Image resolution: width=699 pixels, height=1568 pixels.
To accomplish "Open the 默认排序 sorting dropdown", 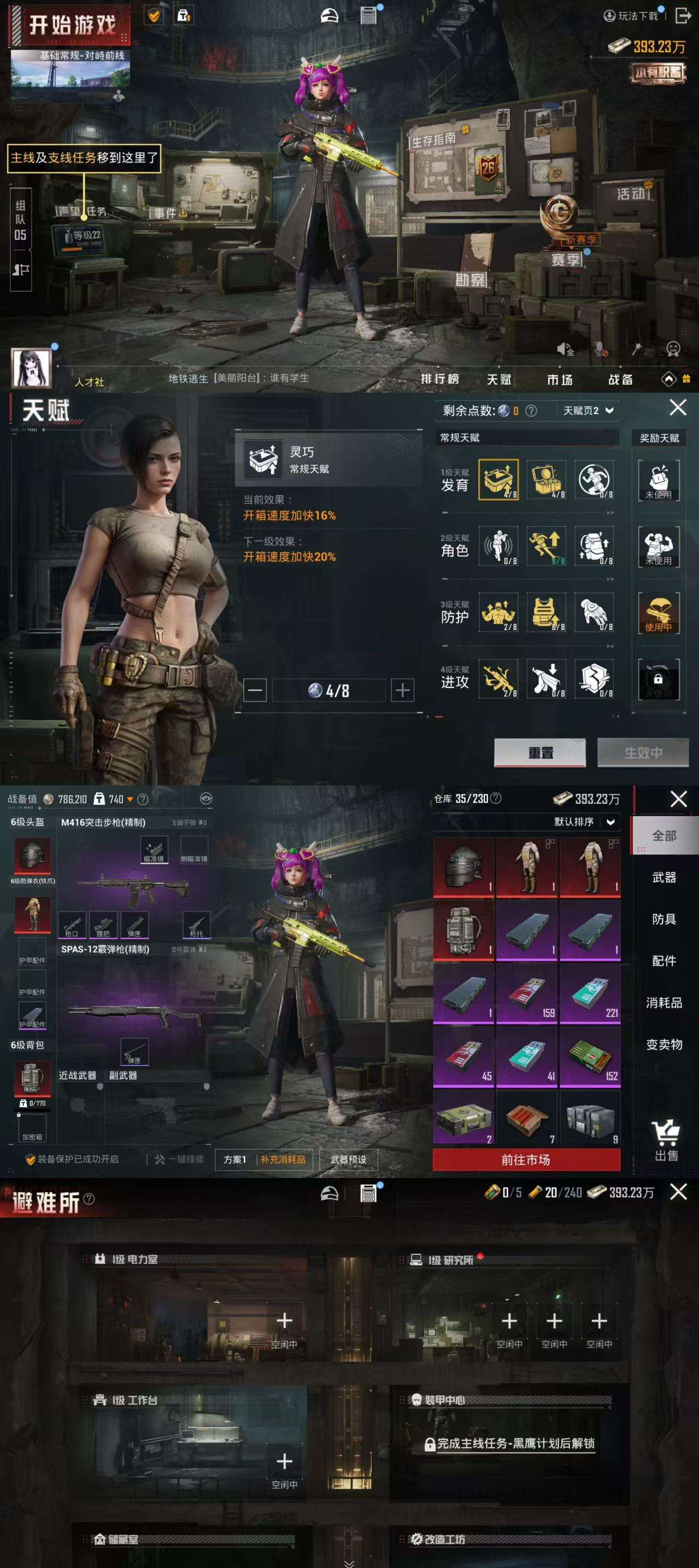I will tap(584, 822).
